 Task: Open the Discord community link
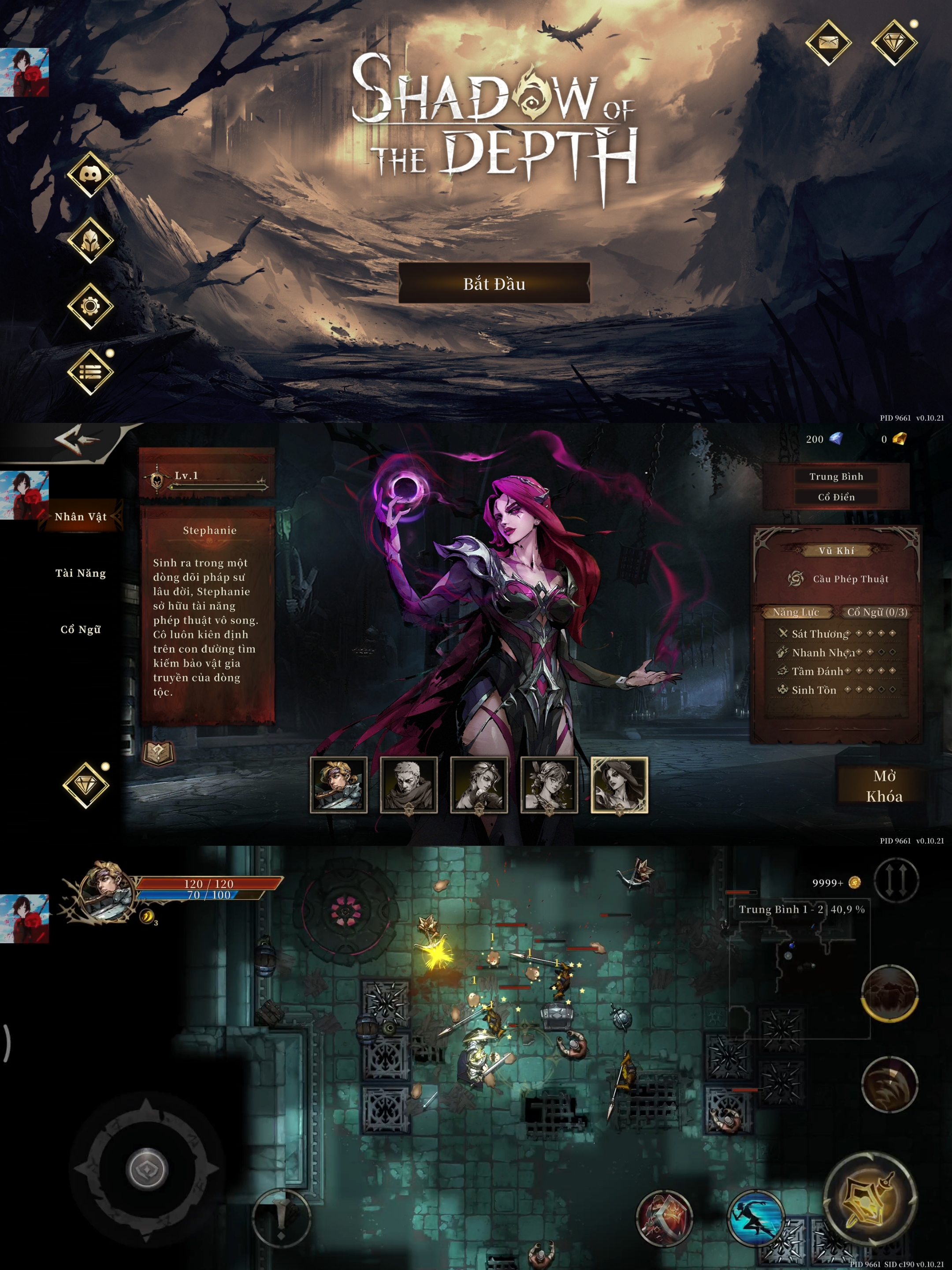pyautogui.click(x=90, y=175)
